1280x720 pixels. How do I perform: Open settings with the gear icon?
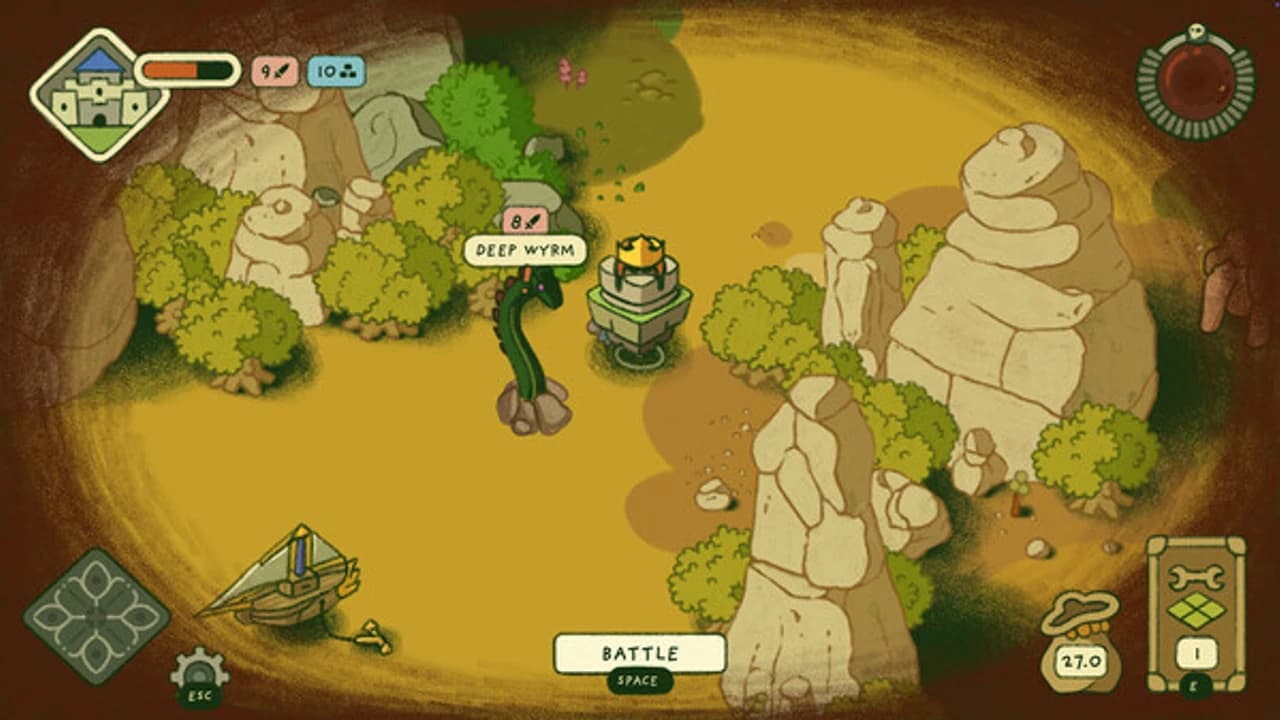pyautogui.click(x=198, y=670)
